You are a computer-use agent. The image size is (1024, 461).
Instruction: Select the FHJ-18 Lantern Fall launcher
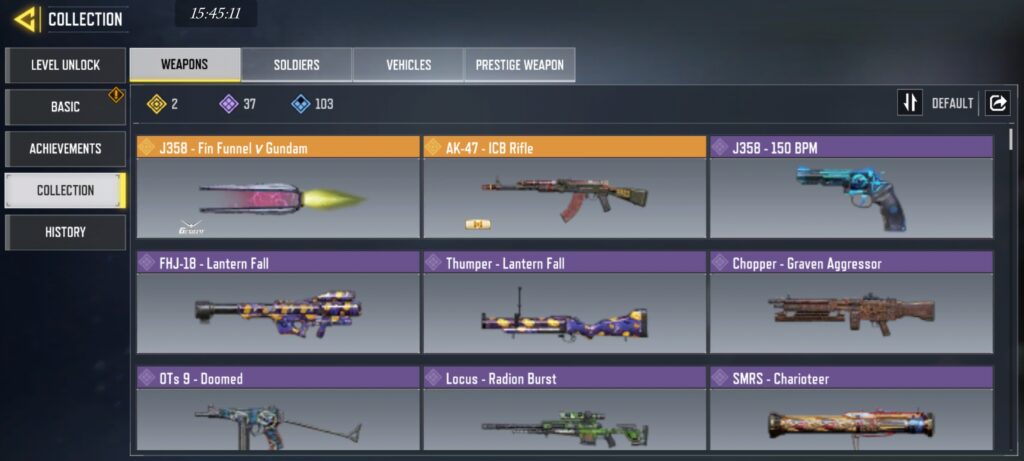point(278,303)
